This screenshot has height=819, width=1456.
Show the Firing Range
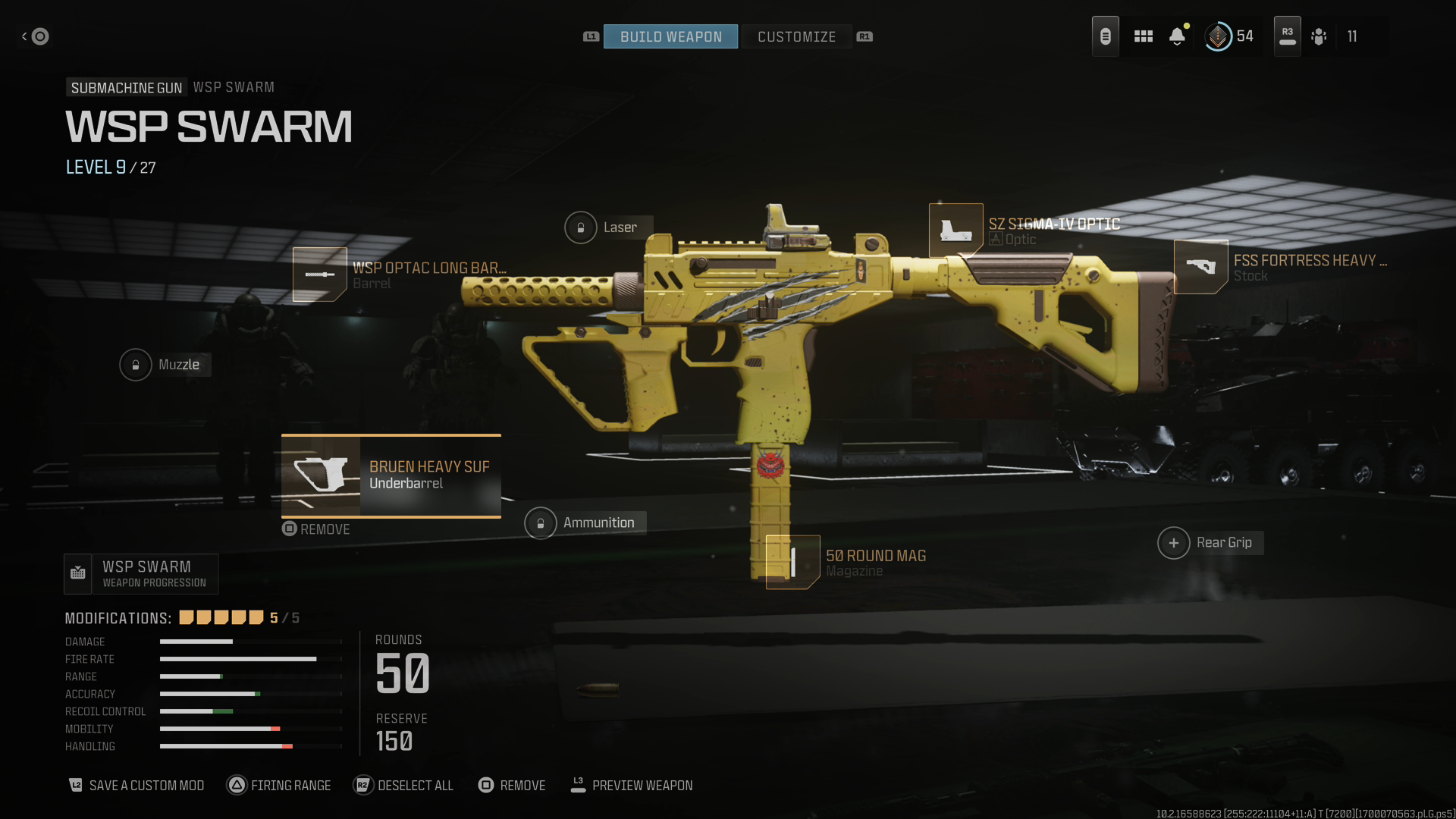[x=279, y=786]
